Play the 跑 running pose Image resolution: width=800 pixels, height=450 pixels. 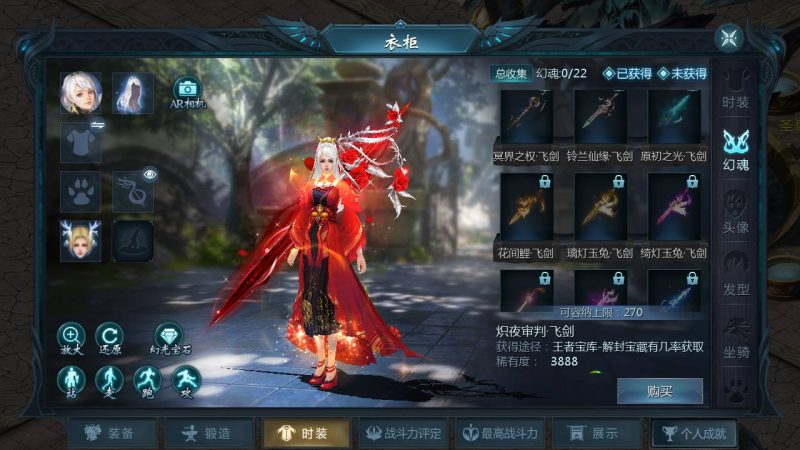pos(146,380)
